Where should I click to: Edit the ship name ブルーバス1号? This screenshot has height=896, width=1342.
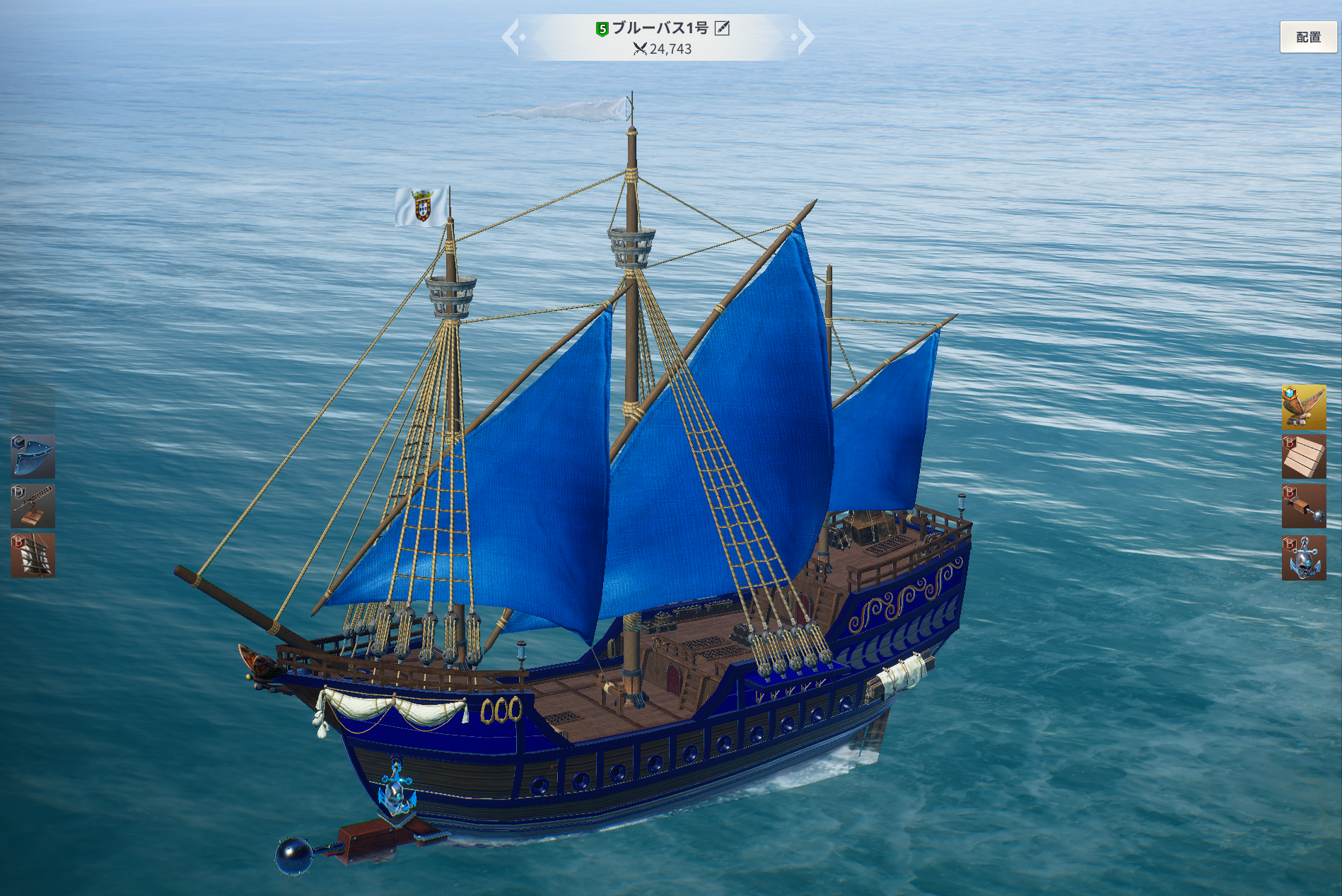tap(722, 28)
